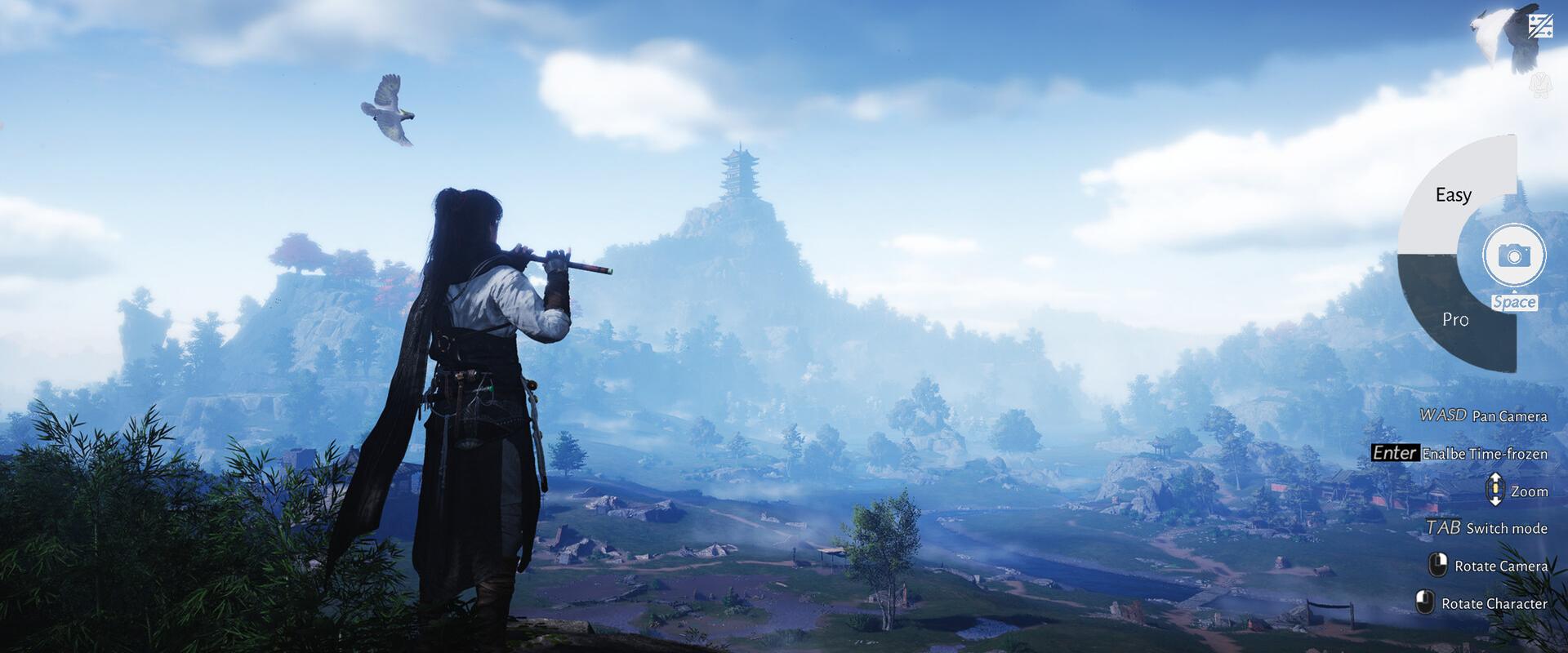
Task: Select the Easy mode tab
Action: pyautogui.click(x=1454, y=195)
